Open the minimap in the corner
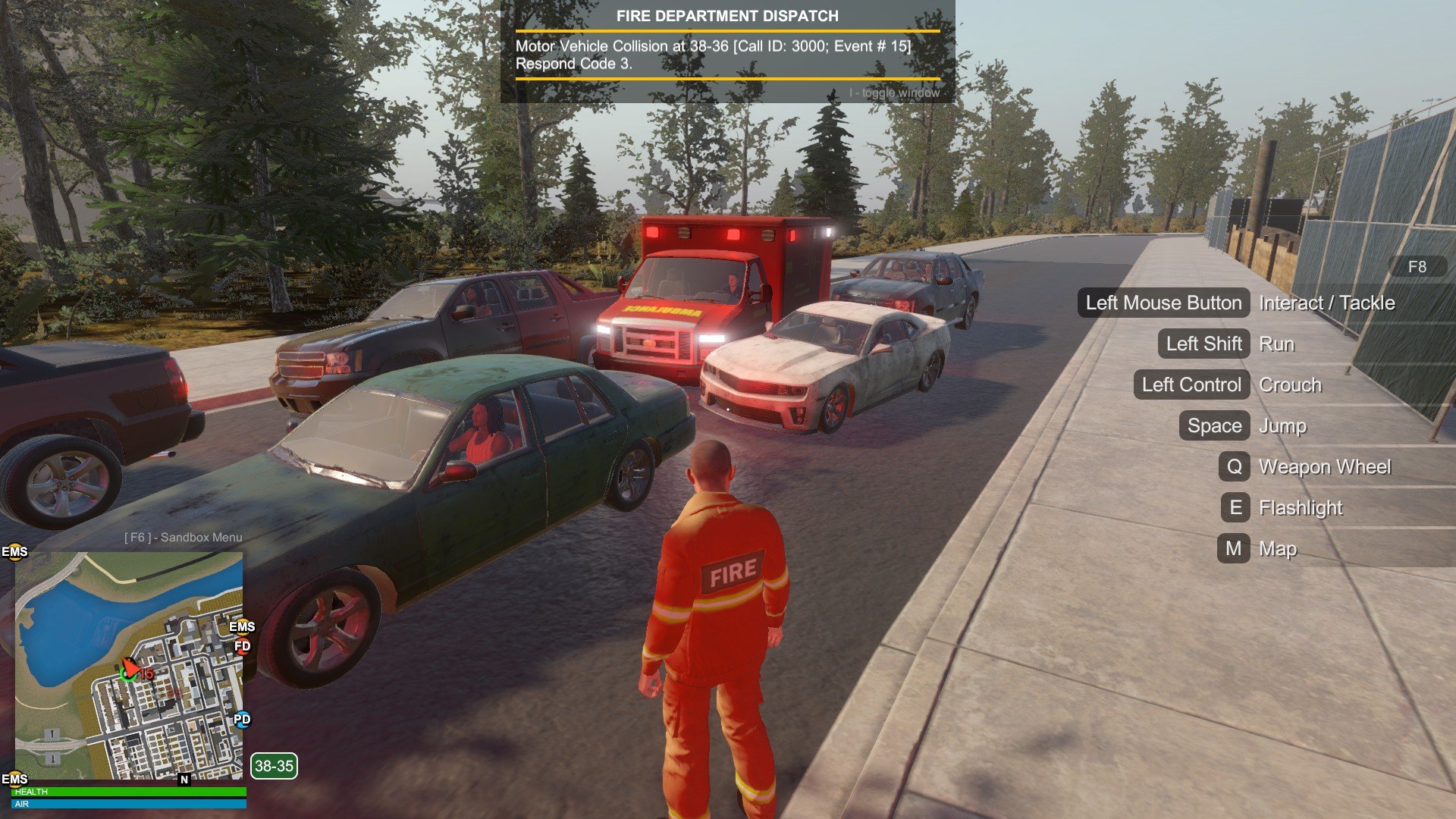The height and width of the screenshot is (819, 1456). [x=129, y=666]
